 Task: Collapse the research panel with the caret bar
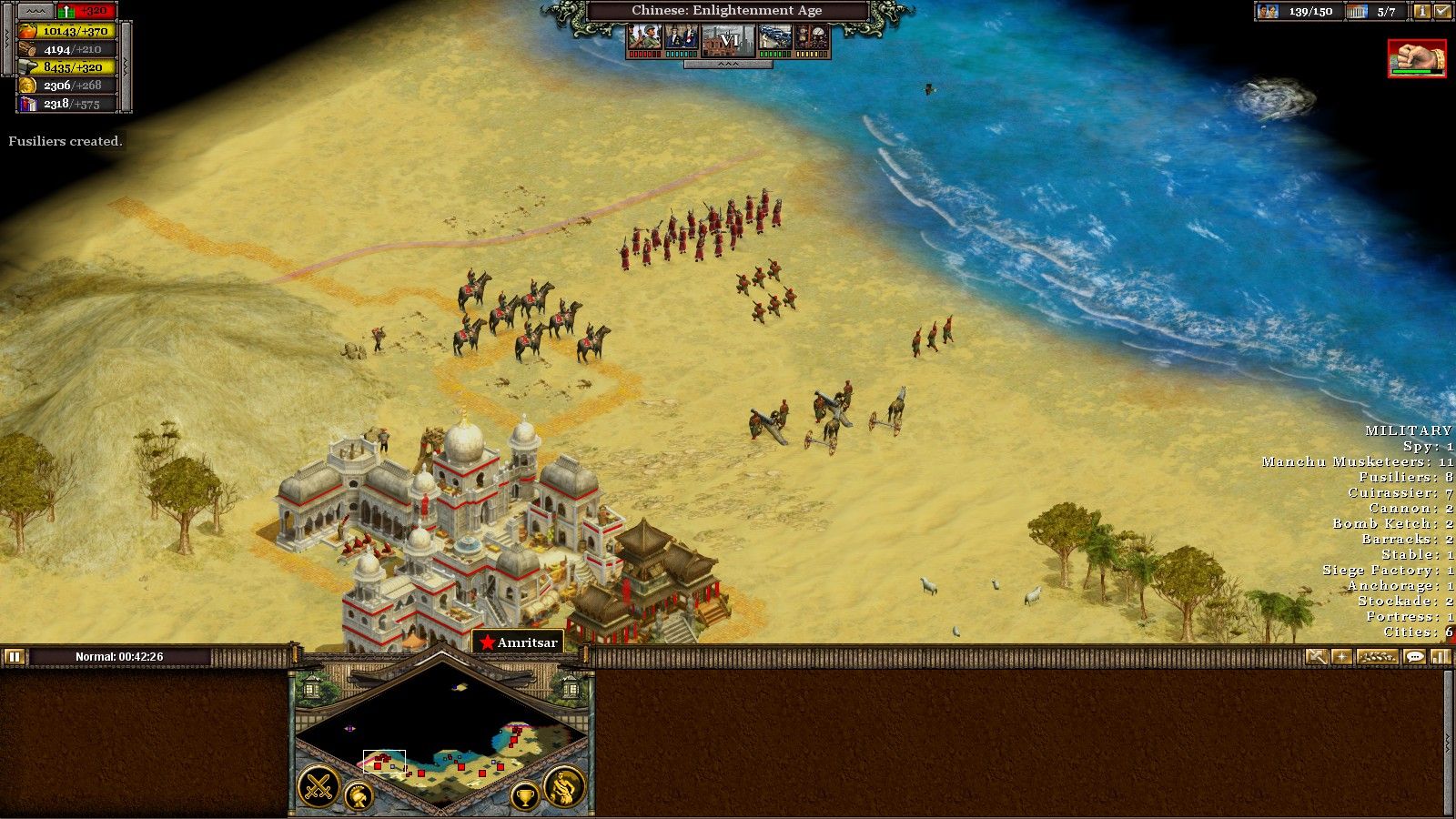pyautogui.click(x=729, y=65)
